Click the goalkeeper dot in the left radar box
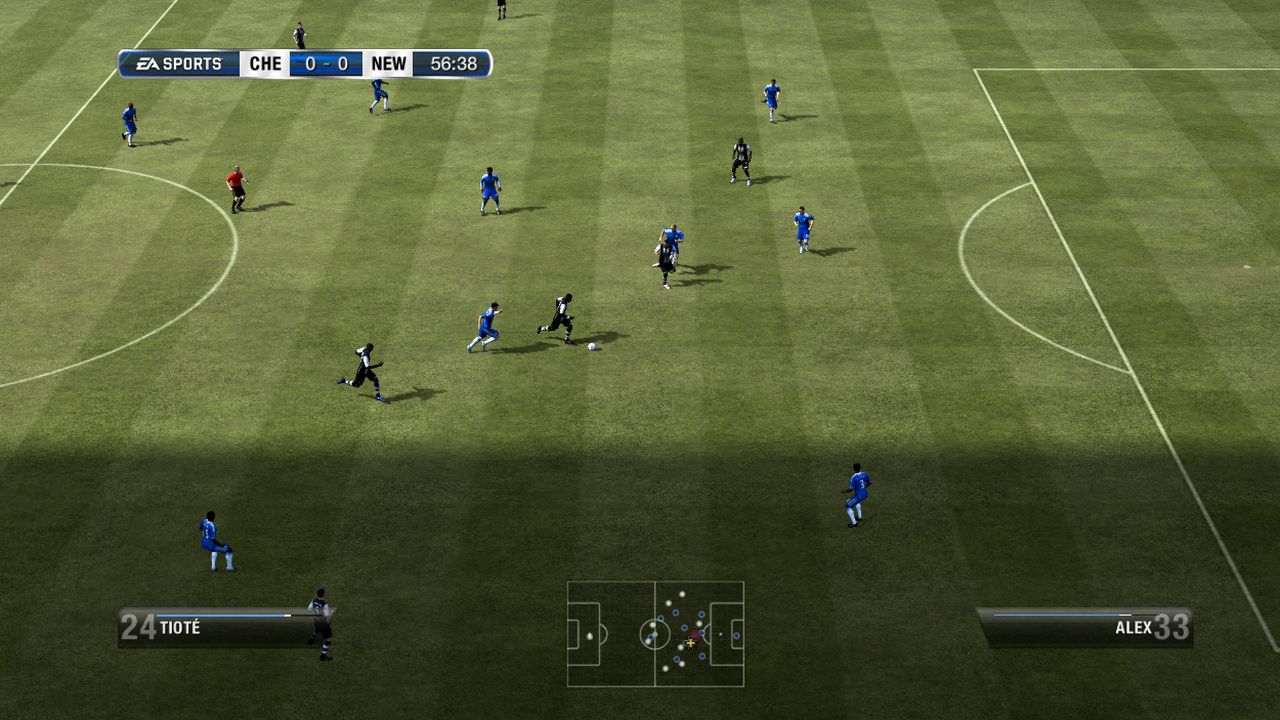 [589, 635]
